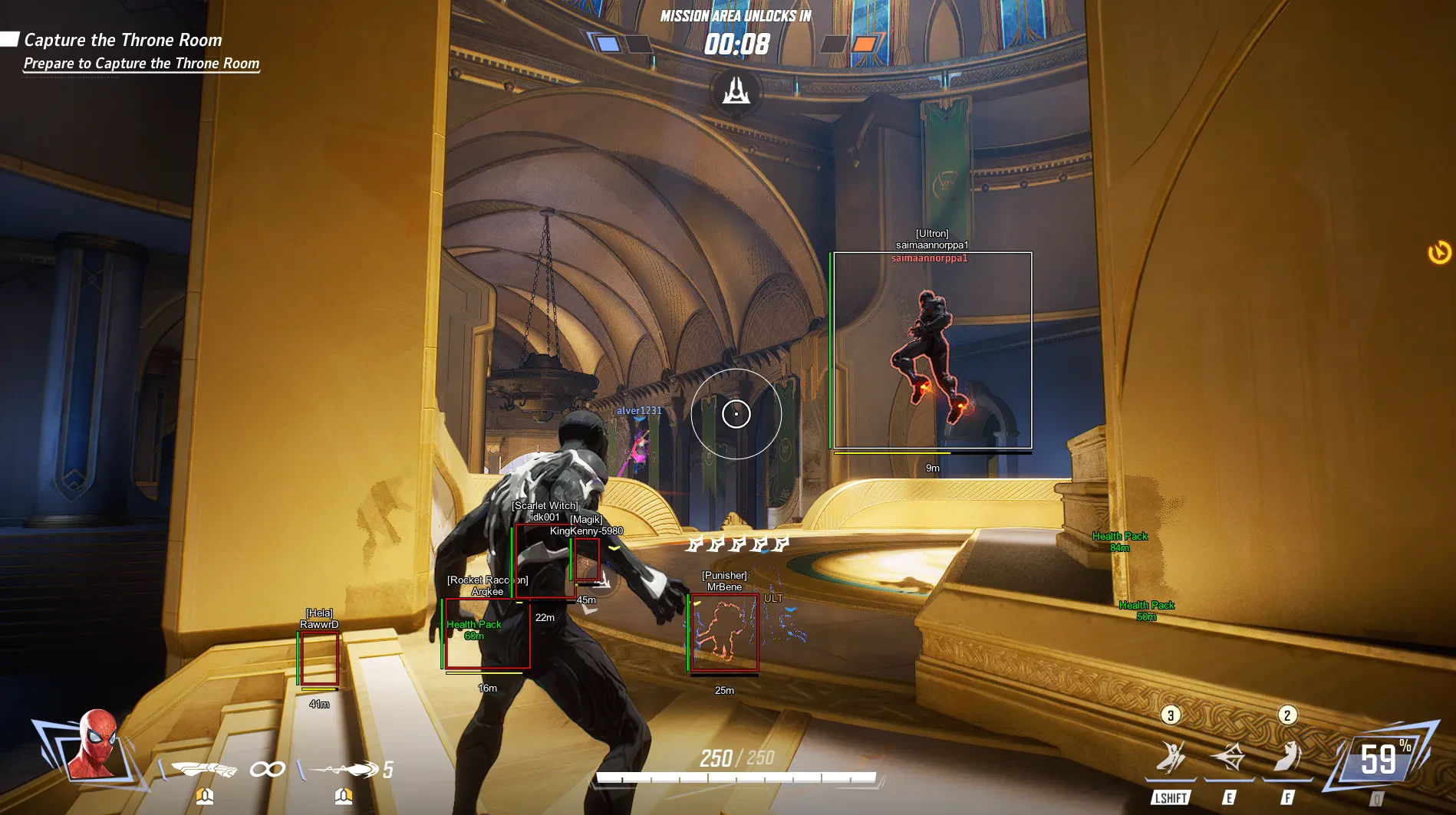The image size is (1456, 815).
Task: Activate the web-swing ability with three charges
Action: pos(1171,757)
